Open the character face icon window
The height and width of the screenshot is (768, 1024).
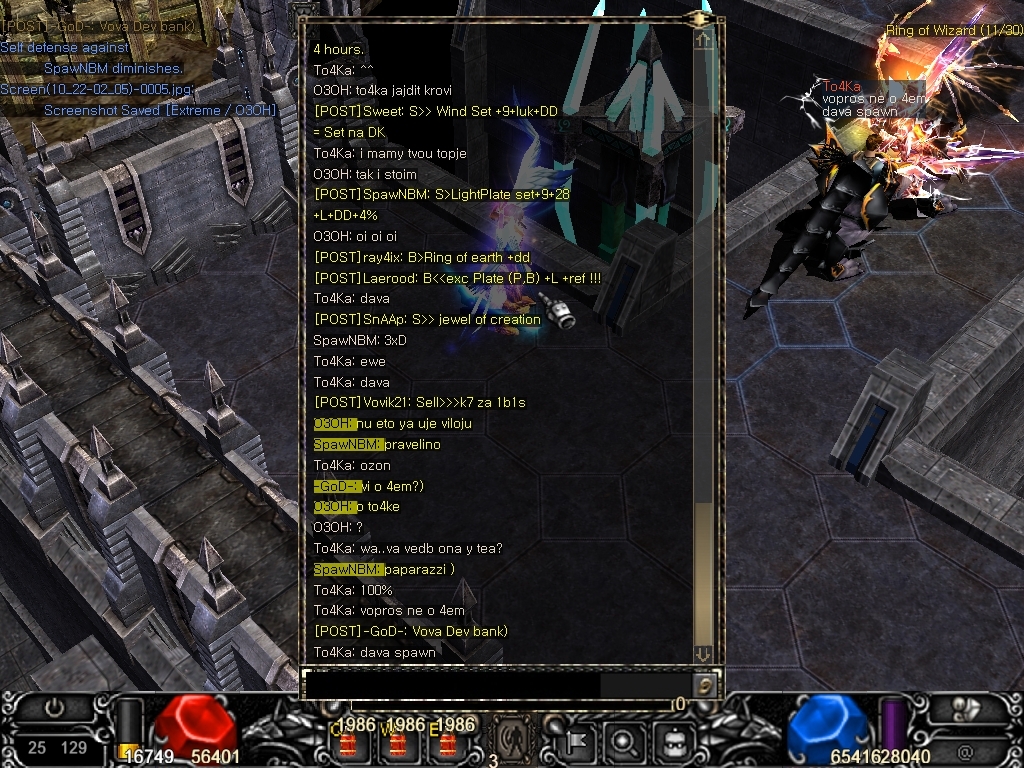click(x=669, y=742)
